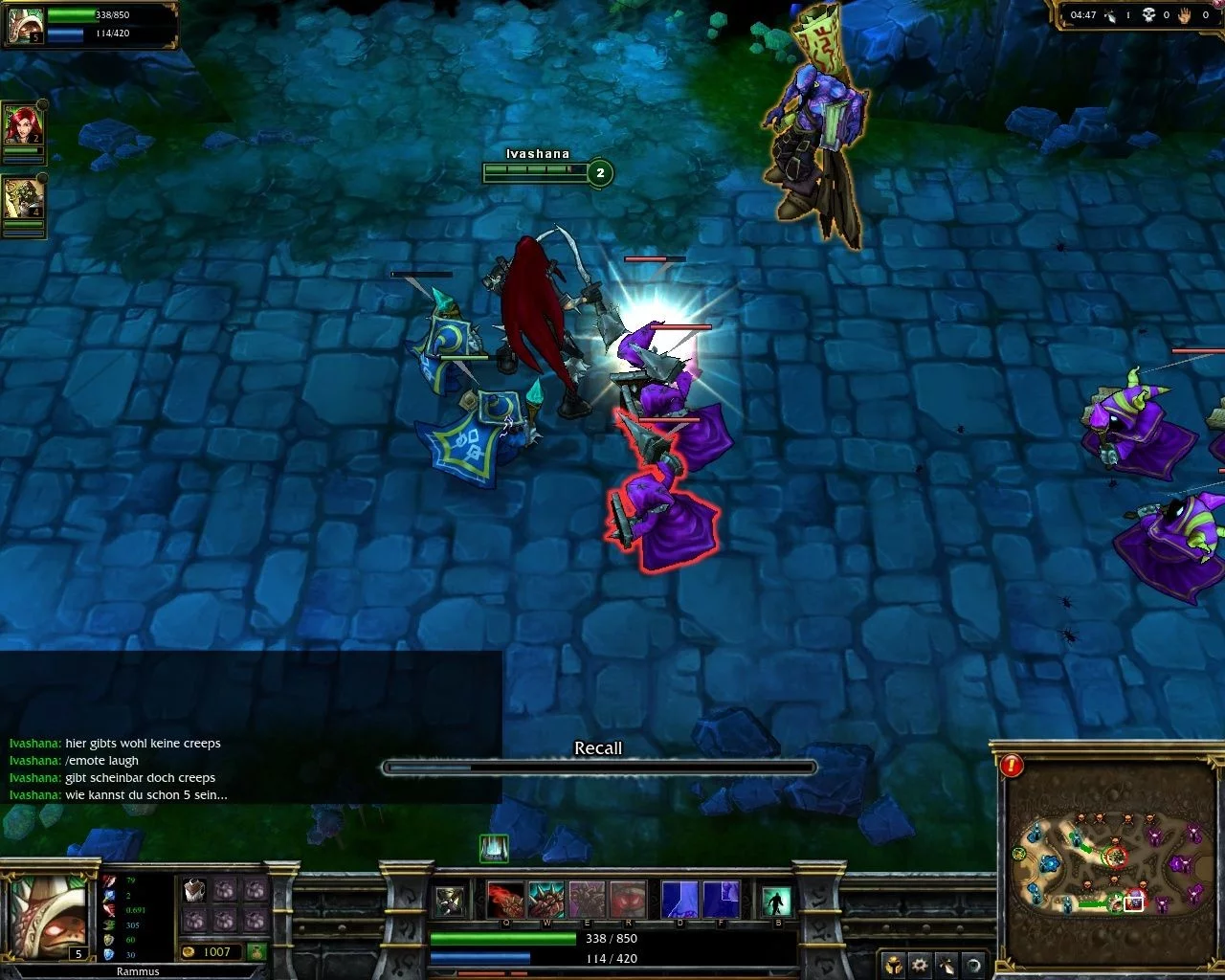The height and width of the screenshot is (980, 1225).
Task: Select the red-haired ally portrait
Action: tap(22, 125)
